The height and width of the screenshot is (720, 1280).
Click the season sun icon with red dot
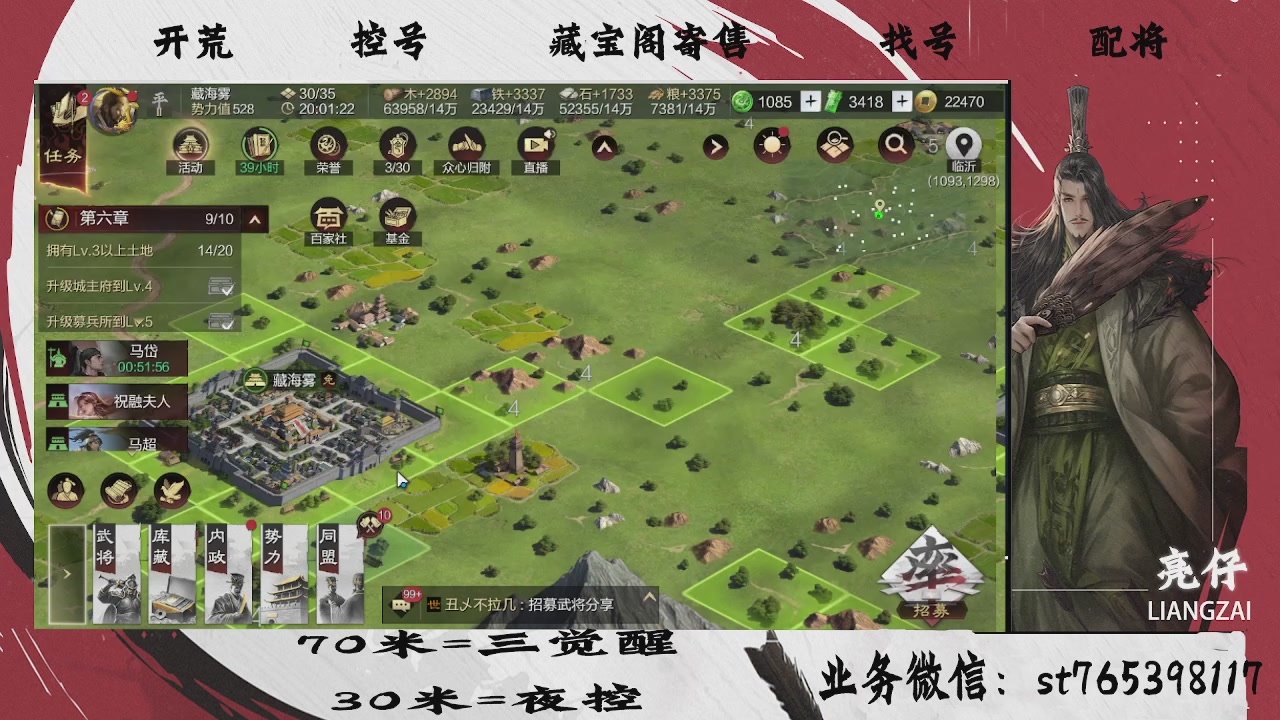(x=770, y=144)
